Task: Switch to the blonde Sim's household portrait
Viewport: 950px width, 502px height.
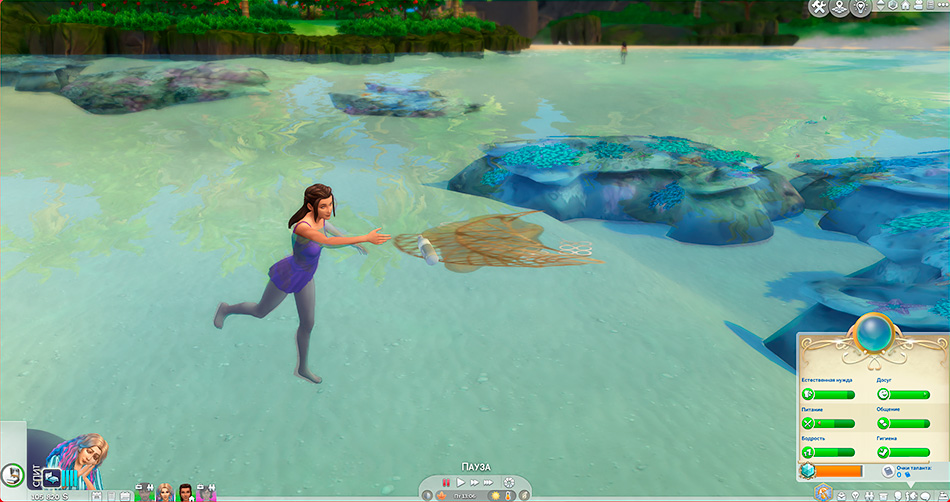Action: (x=165, y=492)
